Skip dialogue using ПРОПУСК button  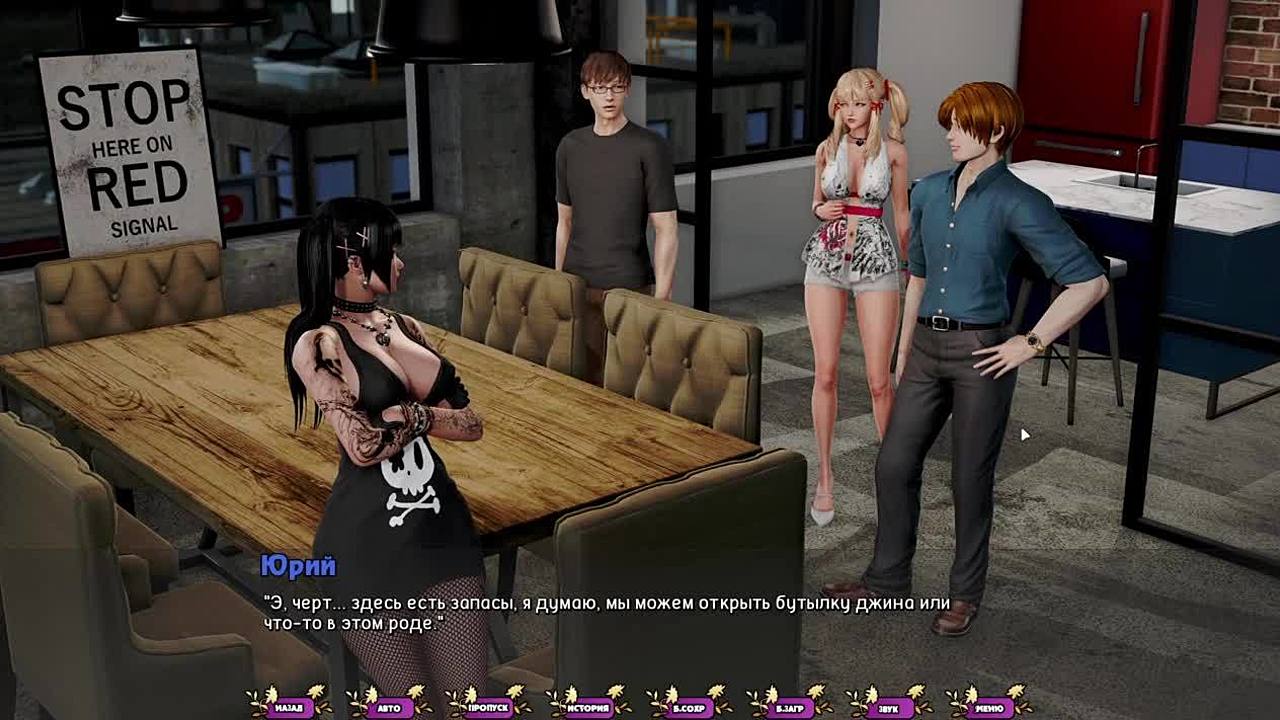(x=489, y=707)
